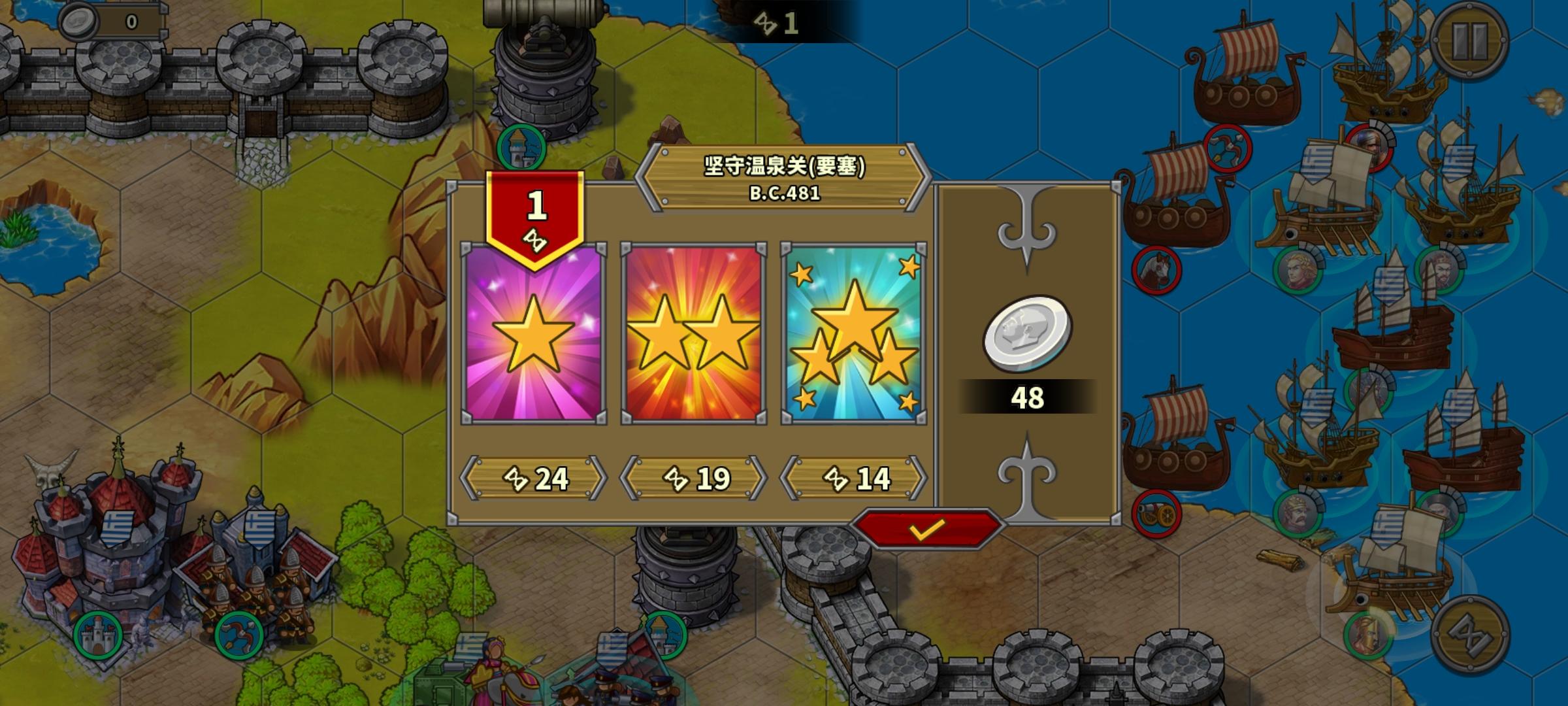
Task: Click right chevron beside the 14 counter
Action: click(917, 478)
